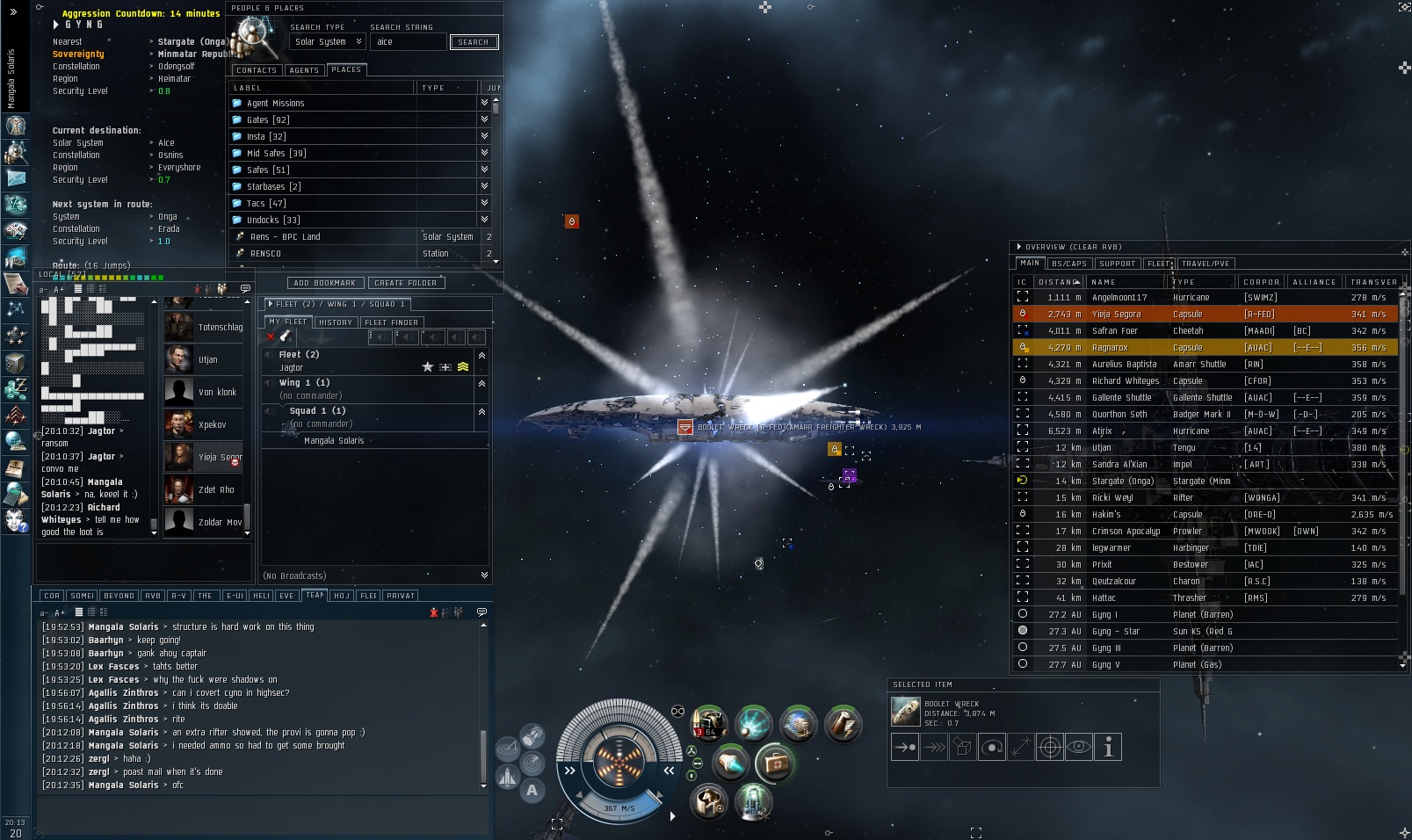Select the BS/Caps overview tab
Image resolution: width=1412 pixels, height=840 pixels.
(x=1069, y=264)
